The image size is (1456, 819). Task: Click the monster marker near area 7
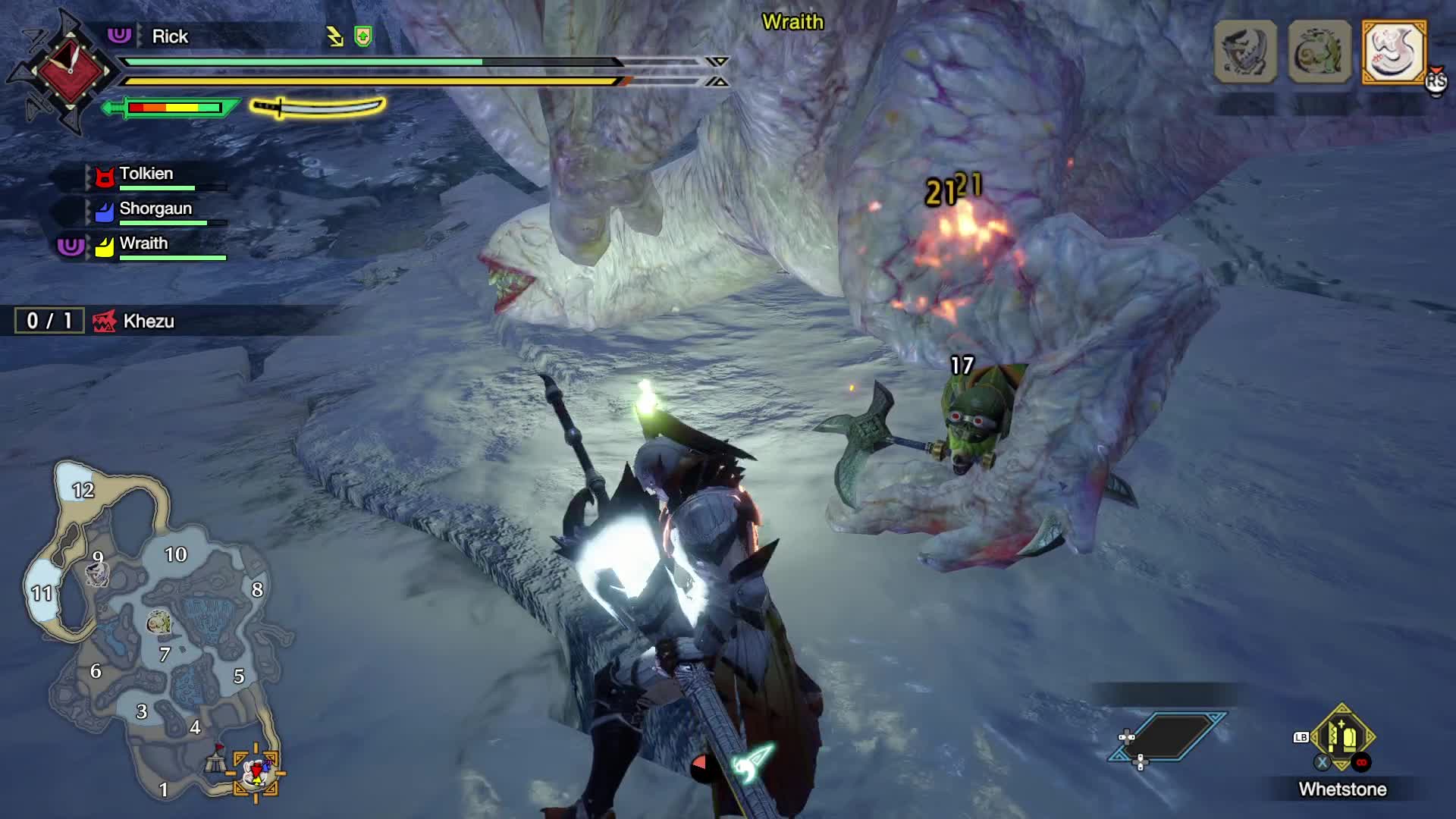pos(158,623)
